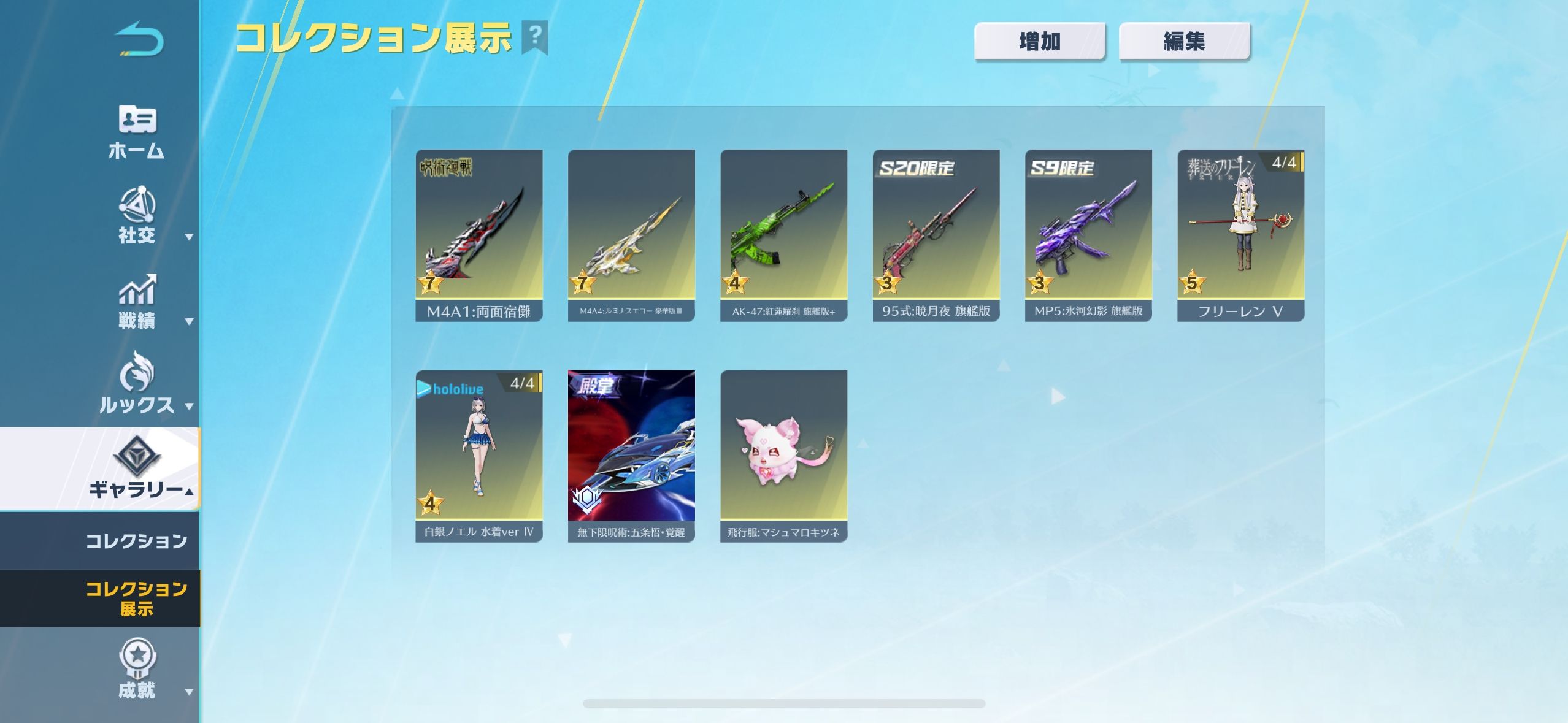Expand the 戦績 stats menu
The width and height of the screenshot is (1568, 723).
pyautogui.click(x=137, y=302)
